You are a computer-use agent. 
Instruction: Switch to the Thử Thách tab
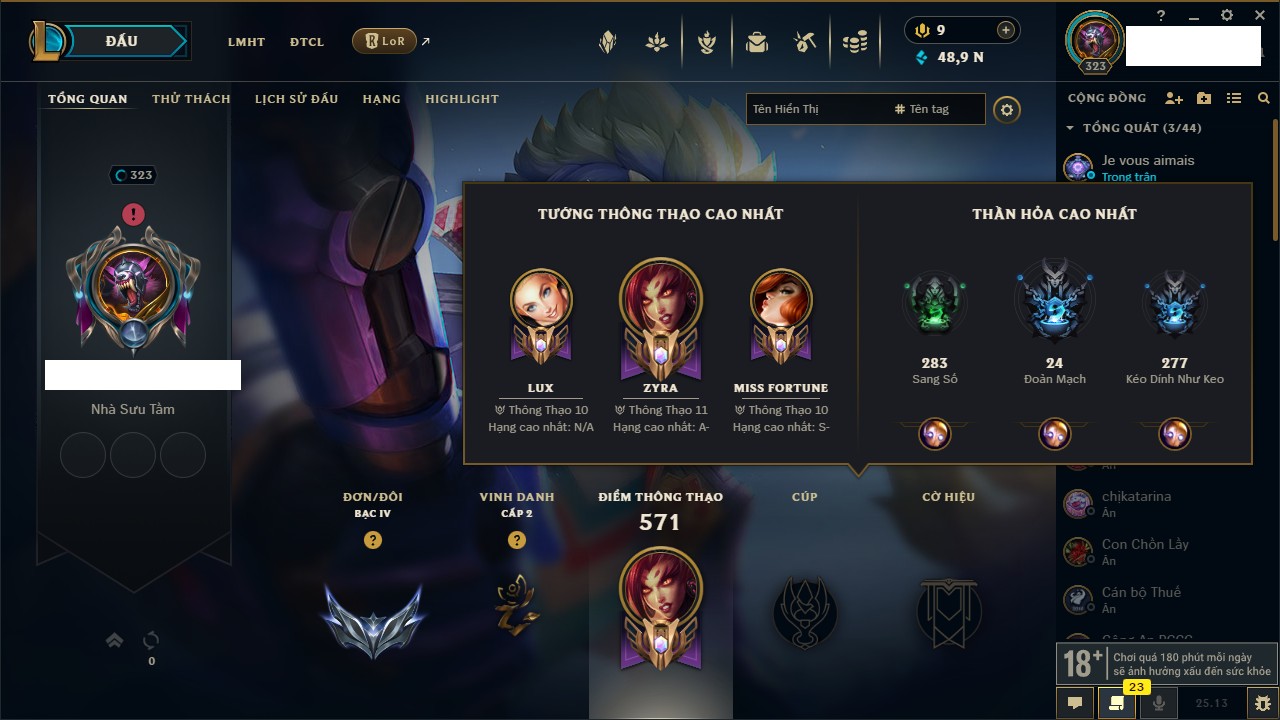tap(191, 99)
